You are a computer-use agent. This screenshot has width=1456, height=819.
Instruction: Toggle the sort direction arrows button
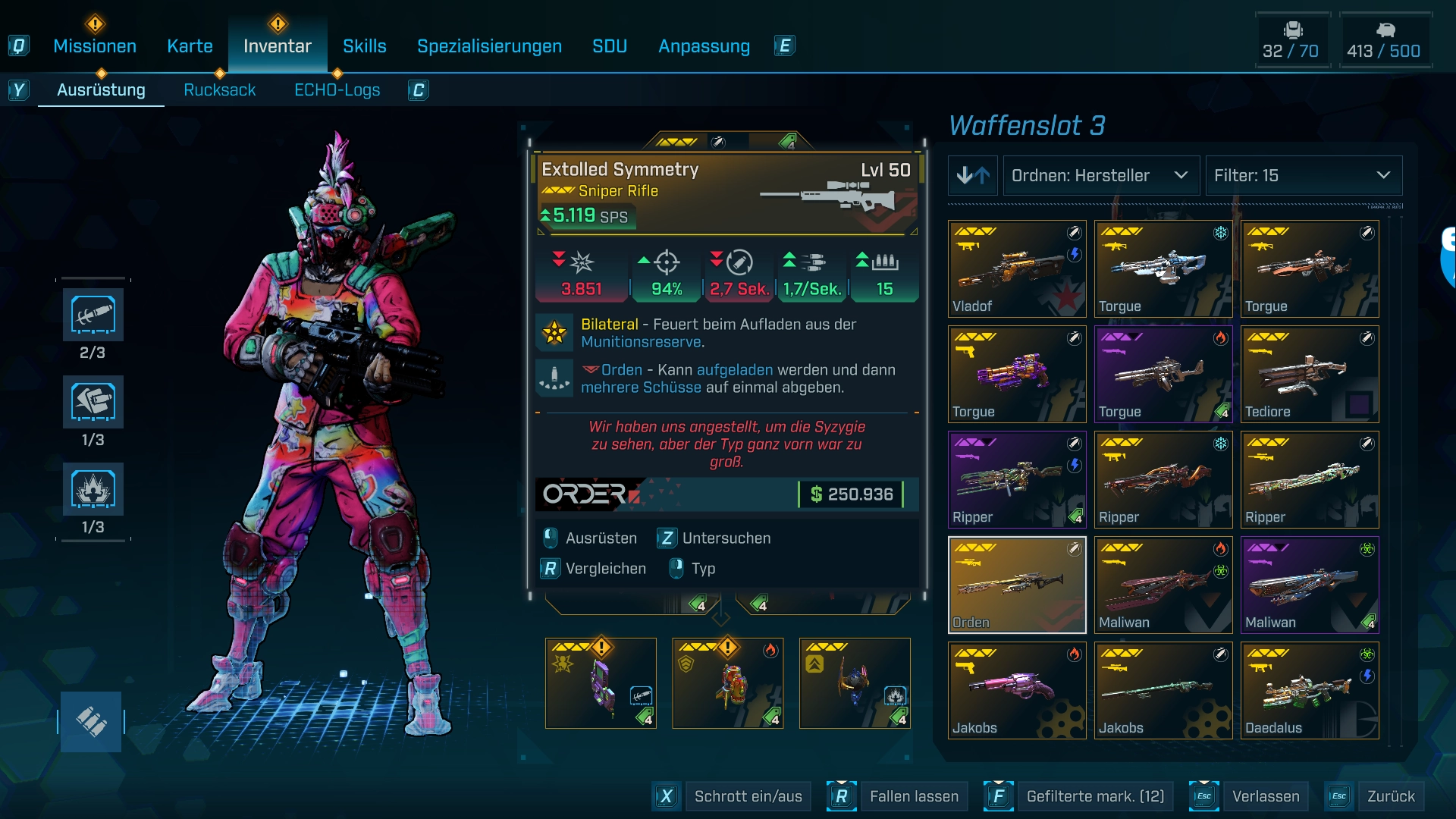click(972, 176)
